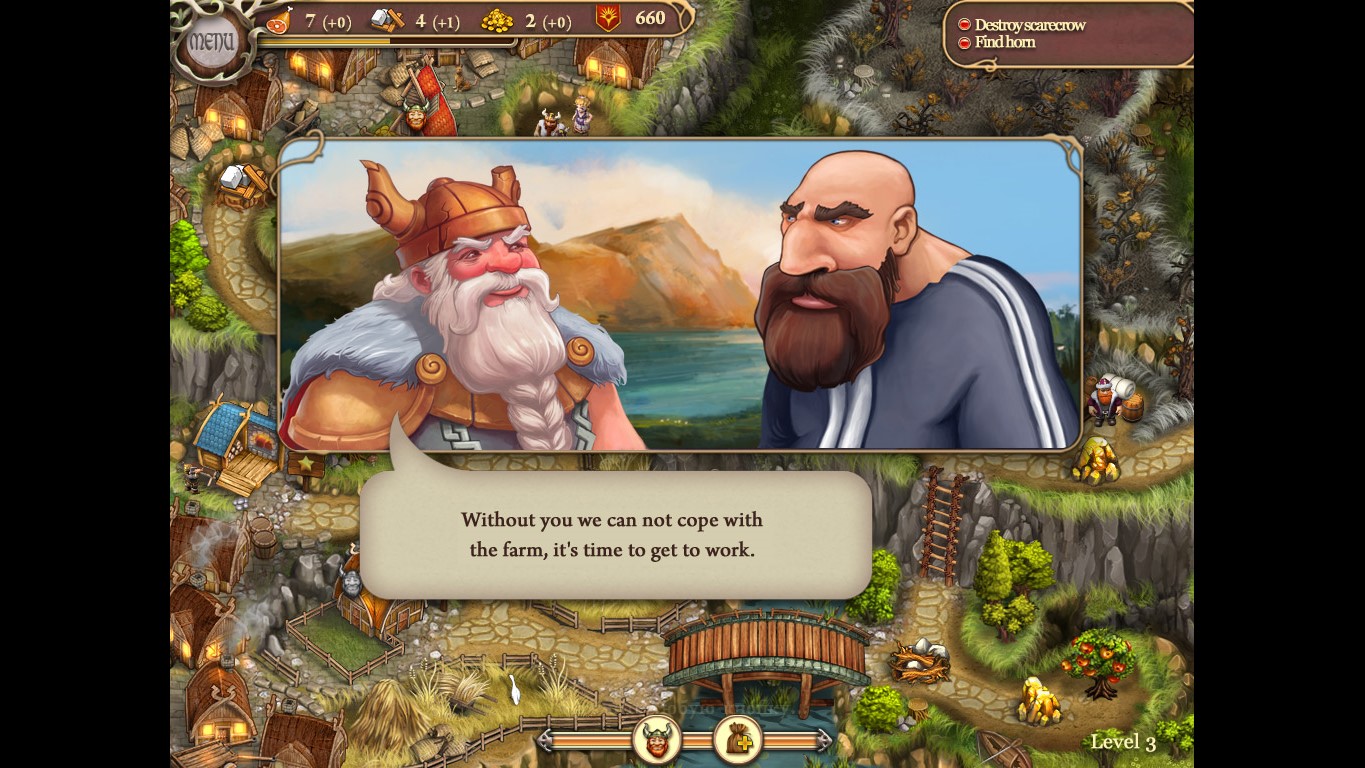
Task: Toggle the red marker beside Destroy scarecrow
Action: click(x=964, y=25)
